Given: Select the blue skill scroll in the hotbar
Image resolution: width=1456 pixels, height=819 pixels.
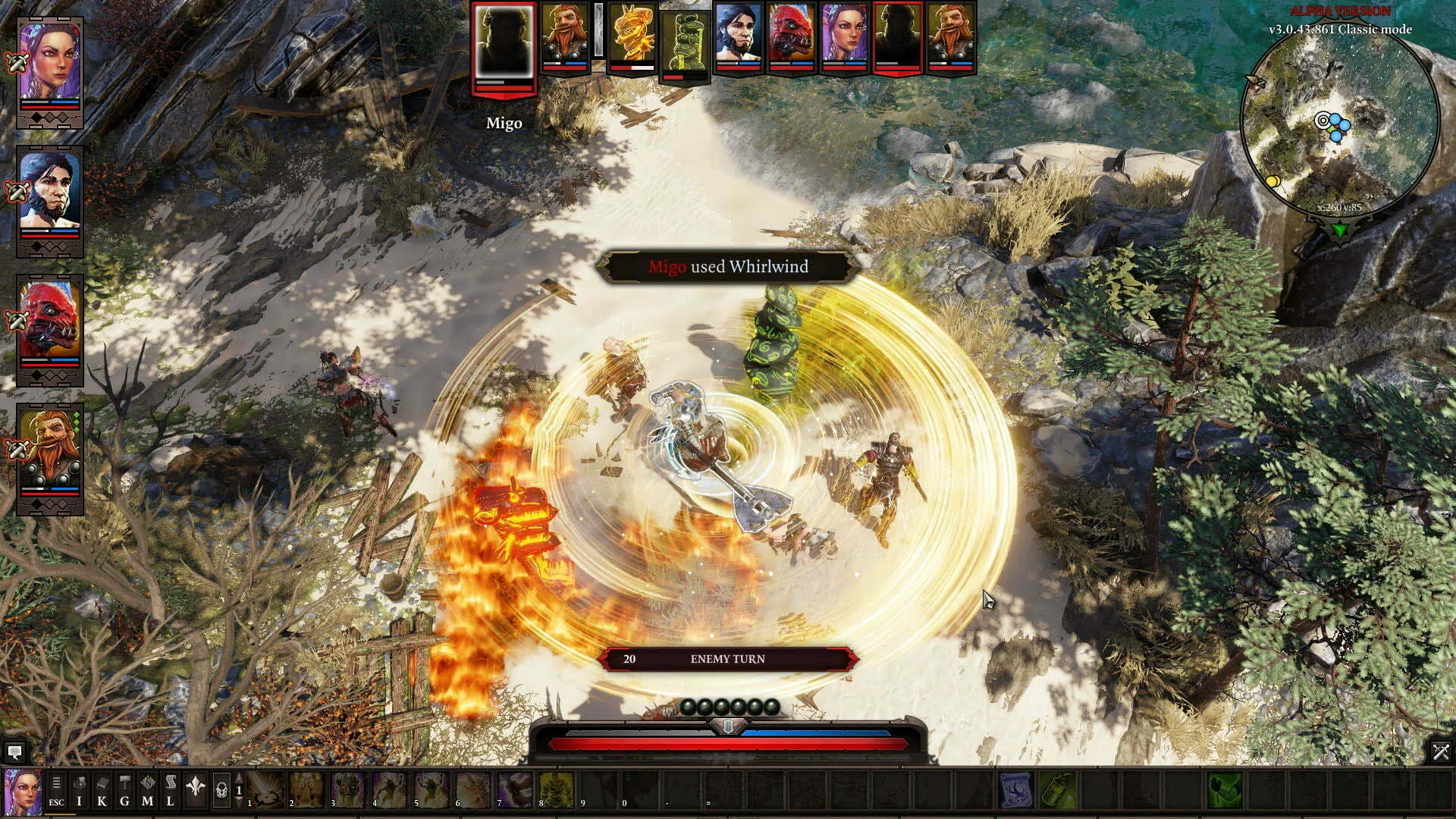Looking at the screenshot, I should pyautogui.click(x=1016, y=791).
